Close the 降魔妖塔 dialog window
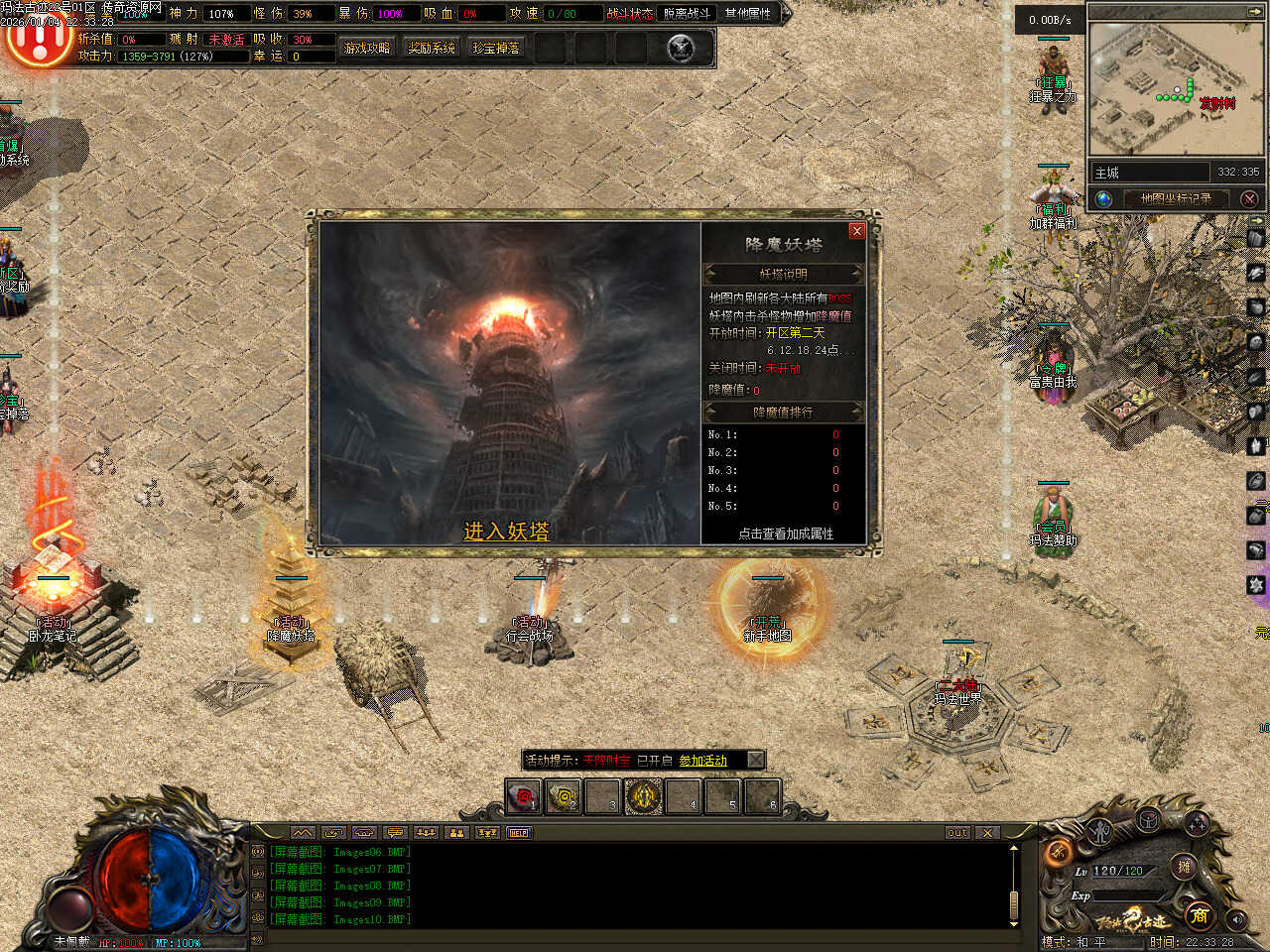The width and height of the screenshot is (1270, 952). (x=857, y=231)
